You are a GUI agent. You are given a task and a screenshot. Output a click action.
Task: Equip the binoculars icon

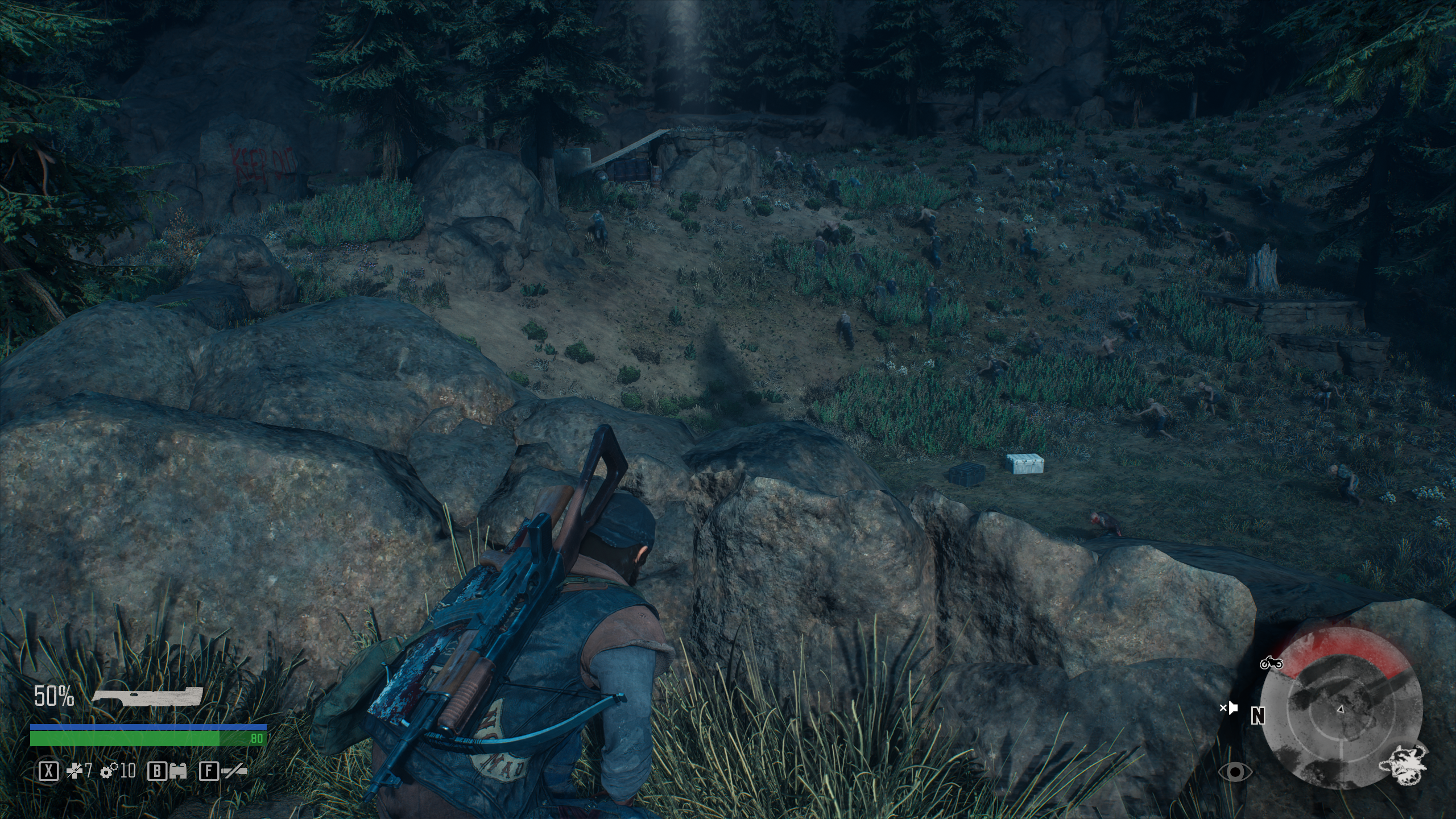[x=179, y=771]
